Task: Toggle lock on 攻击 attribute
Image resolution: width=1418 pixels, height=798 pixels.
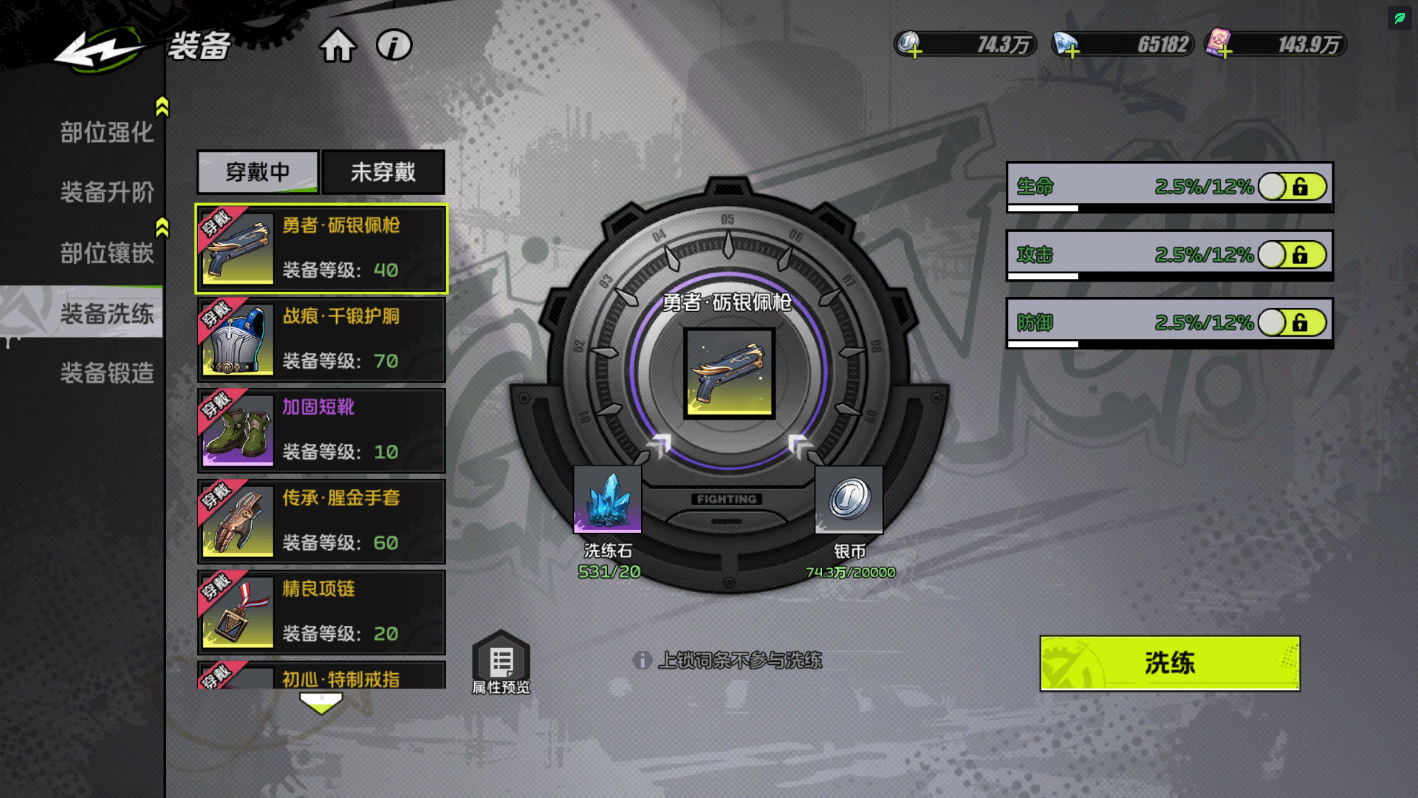Action: (1292, 255)
